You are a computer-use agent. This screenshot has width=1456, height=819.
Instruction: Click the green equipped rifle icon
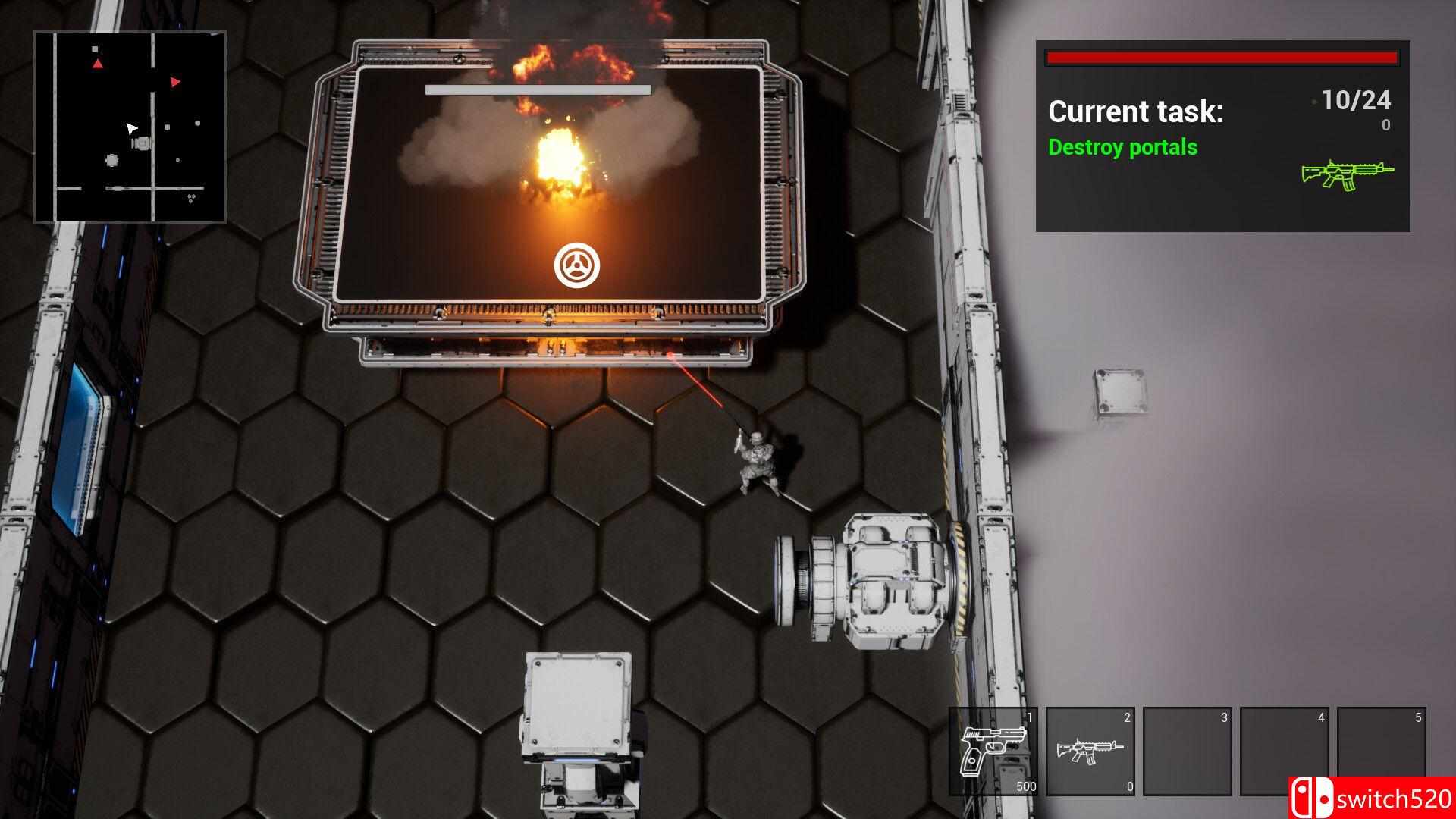point(1347,174)
